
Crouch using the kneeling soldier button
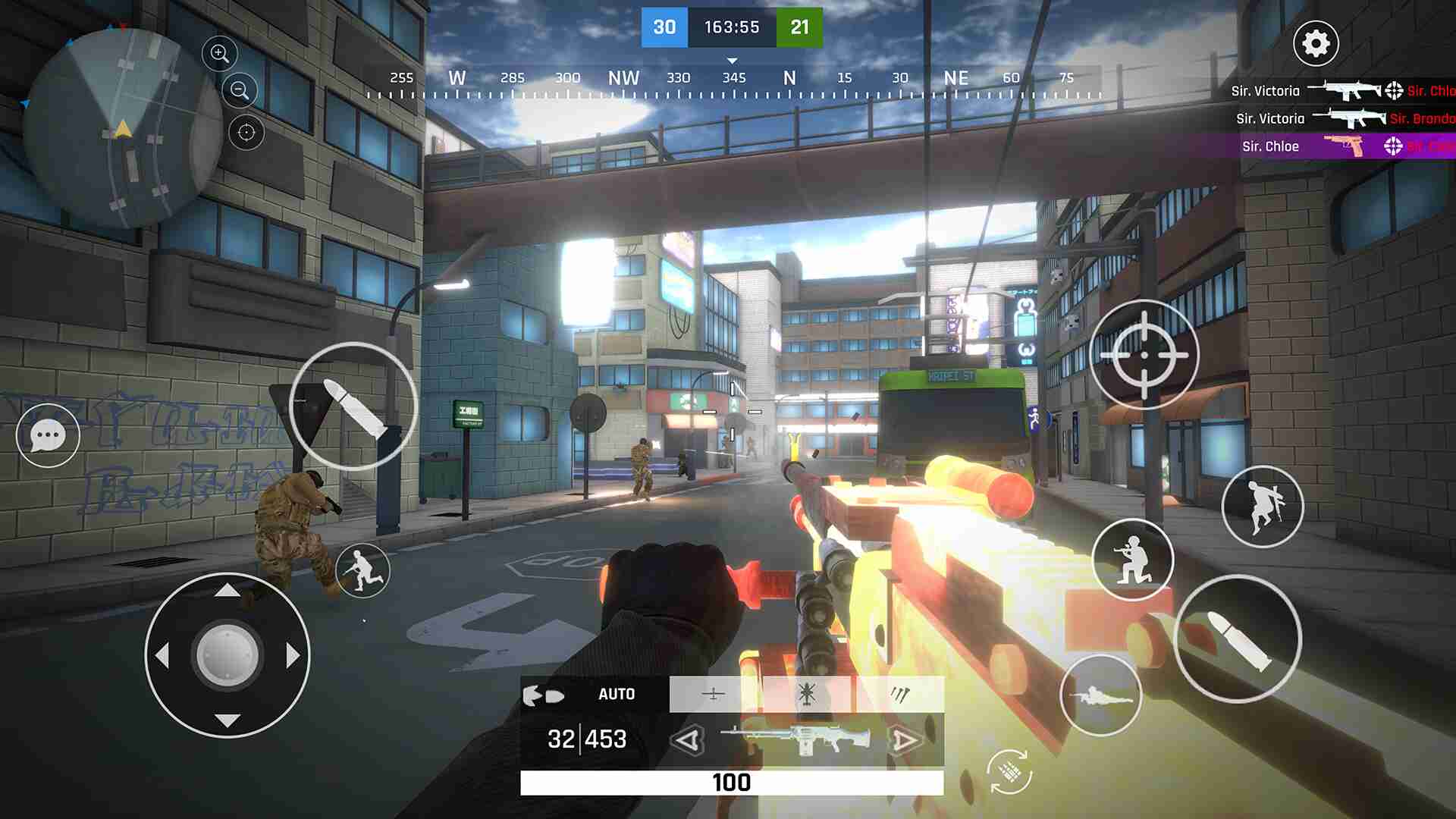point(1133,560)
